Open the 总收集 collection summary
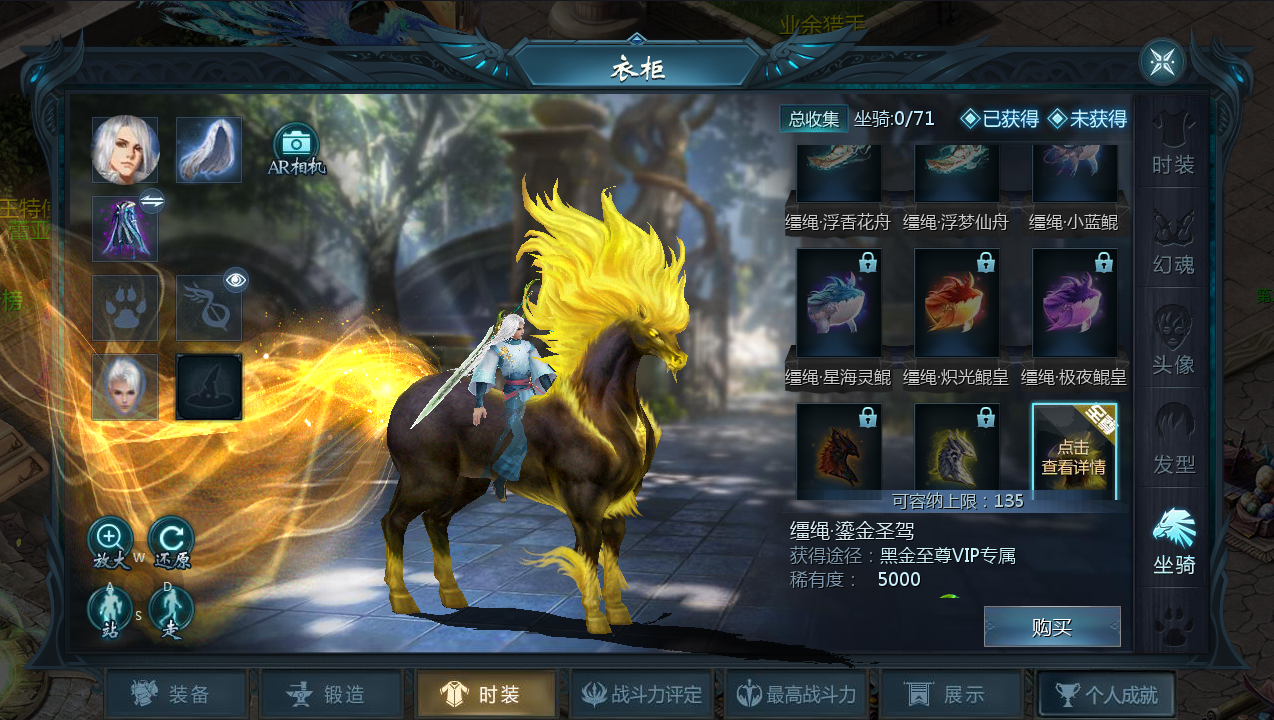The width and height of the screenshot is (1274, 720). coord(813,119)
